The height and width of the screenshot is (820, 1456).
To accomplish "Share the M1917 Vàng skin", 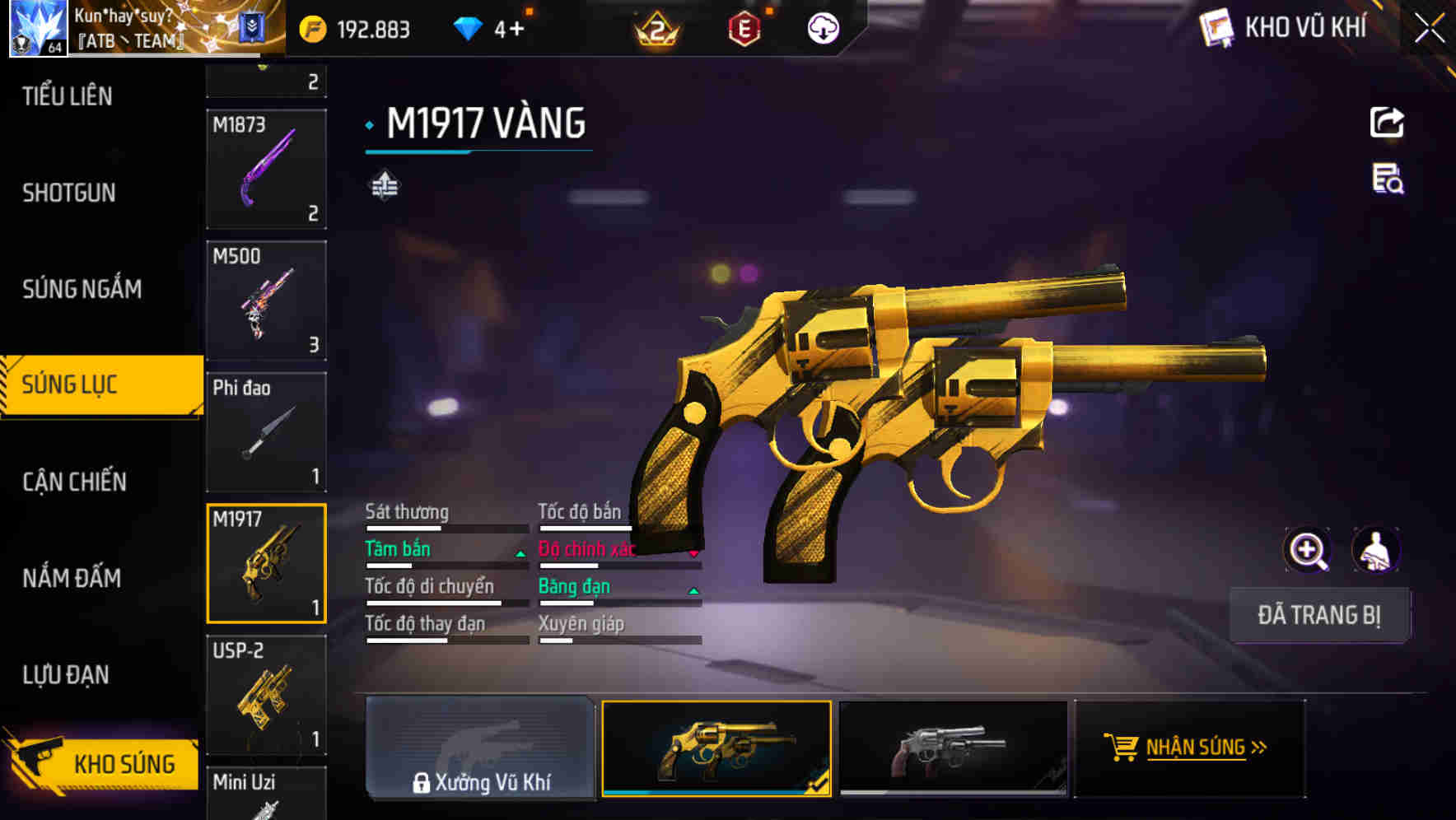I will click(x=1387, y=123).
